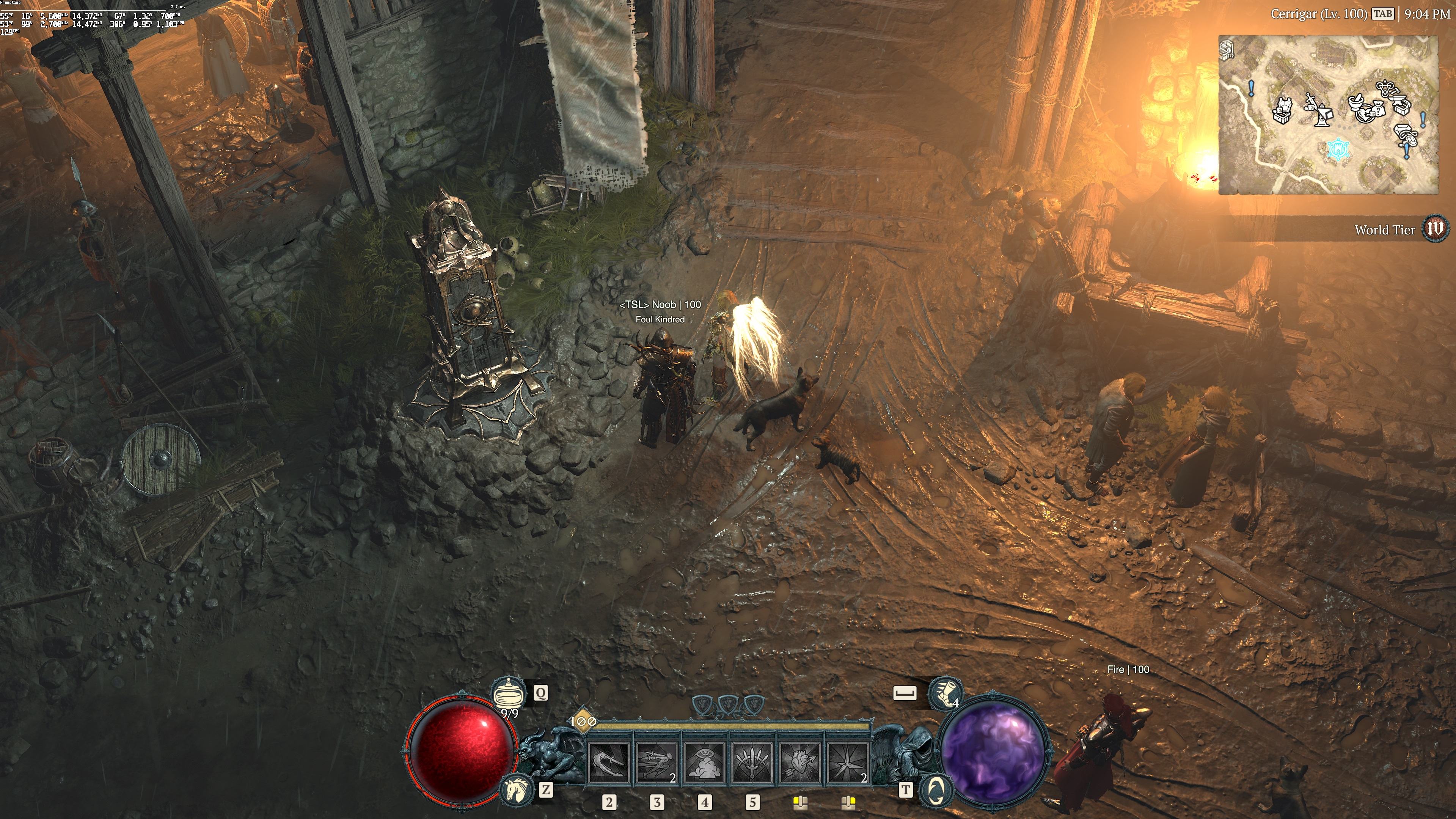Viewport: 1456px width, 819px height.
Task: Use the winged boot evade icon
Action: point(943,693)
